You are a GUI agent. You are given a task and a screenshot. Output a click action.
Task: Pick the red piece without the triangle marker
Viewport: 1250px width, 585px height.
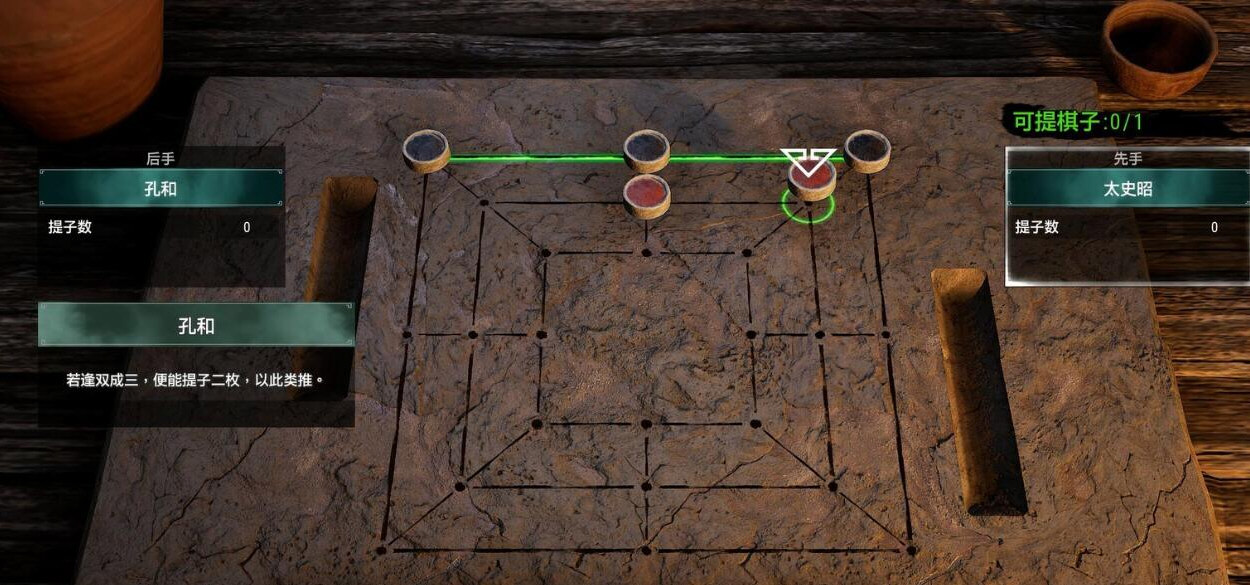click(647, 193)
